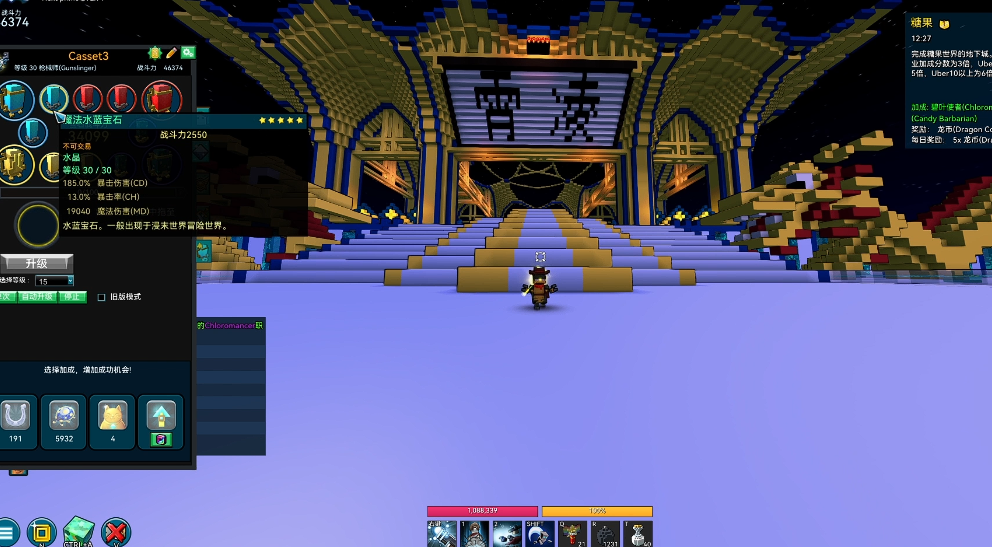Screen dimensions: 992x547
Task: Click the 升级 upgrade button
Action: click(37, 262)
